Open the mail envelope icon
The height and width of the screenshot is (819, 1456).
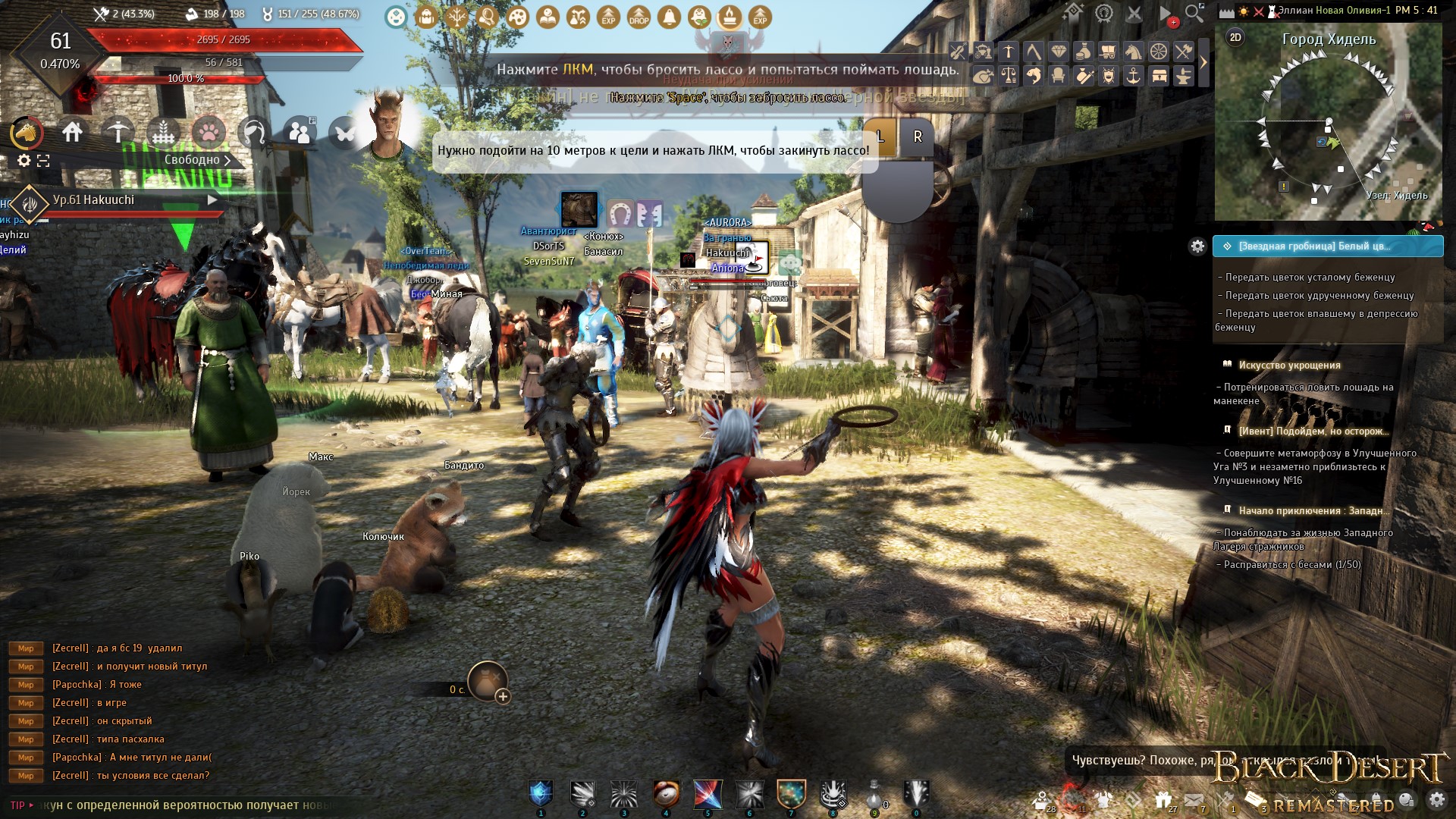[1194, 799]
